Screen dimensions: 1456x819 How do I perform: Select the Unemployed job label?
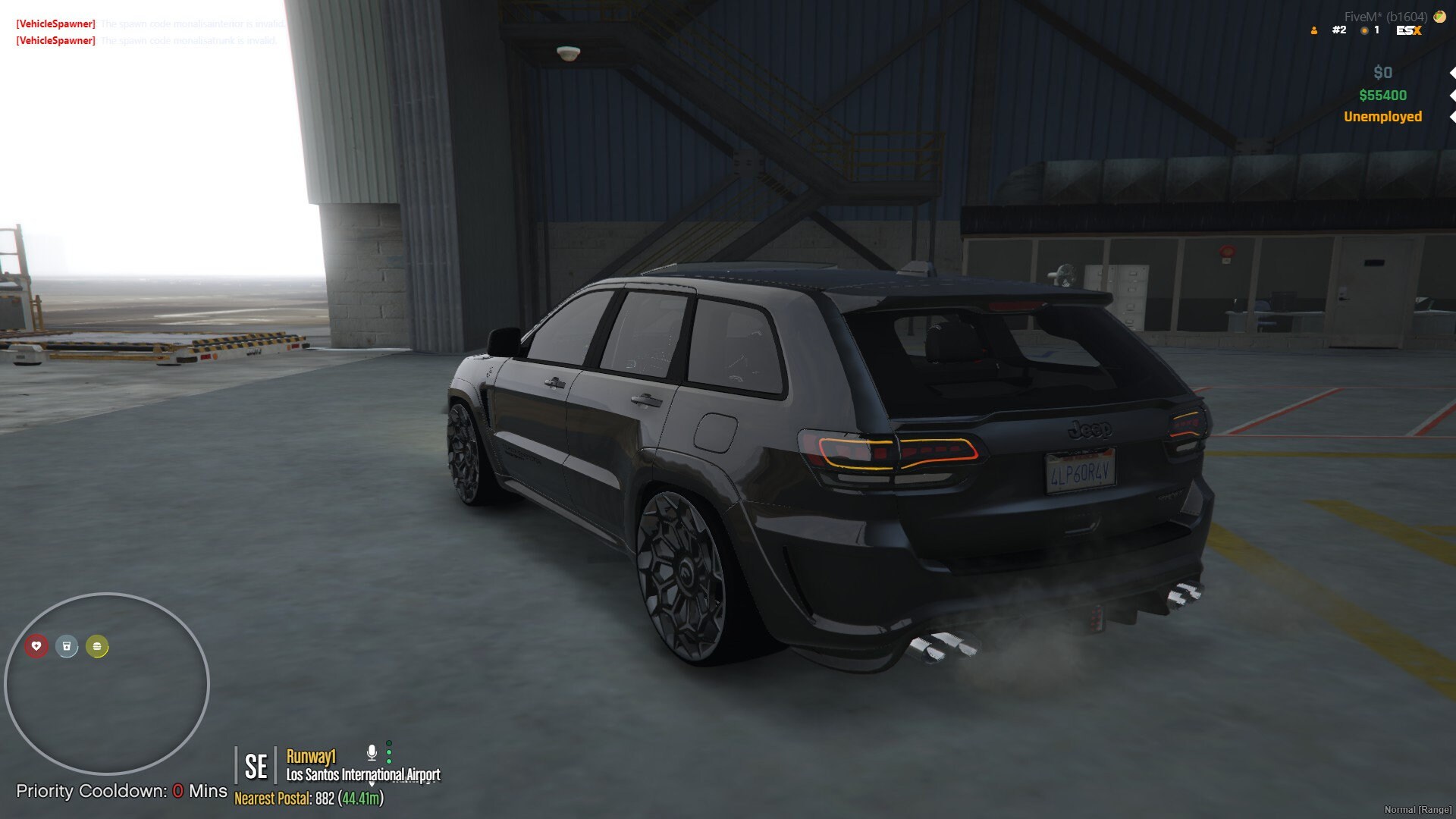(x=1382, y=117)
